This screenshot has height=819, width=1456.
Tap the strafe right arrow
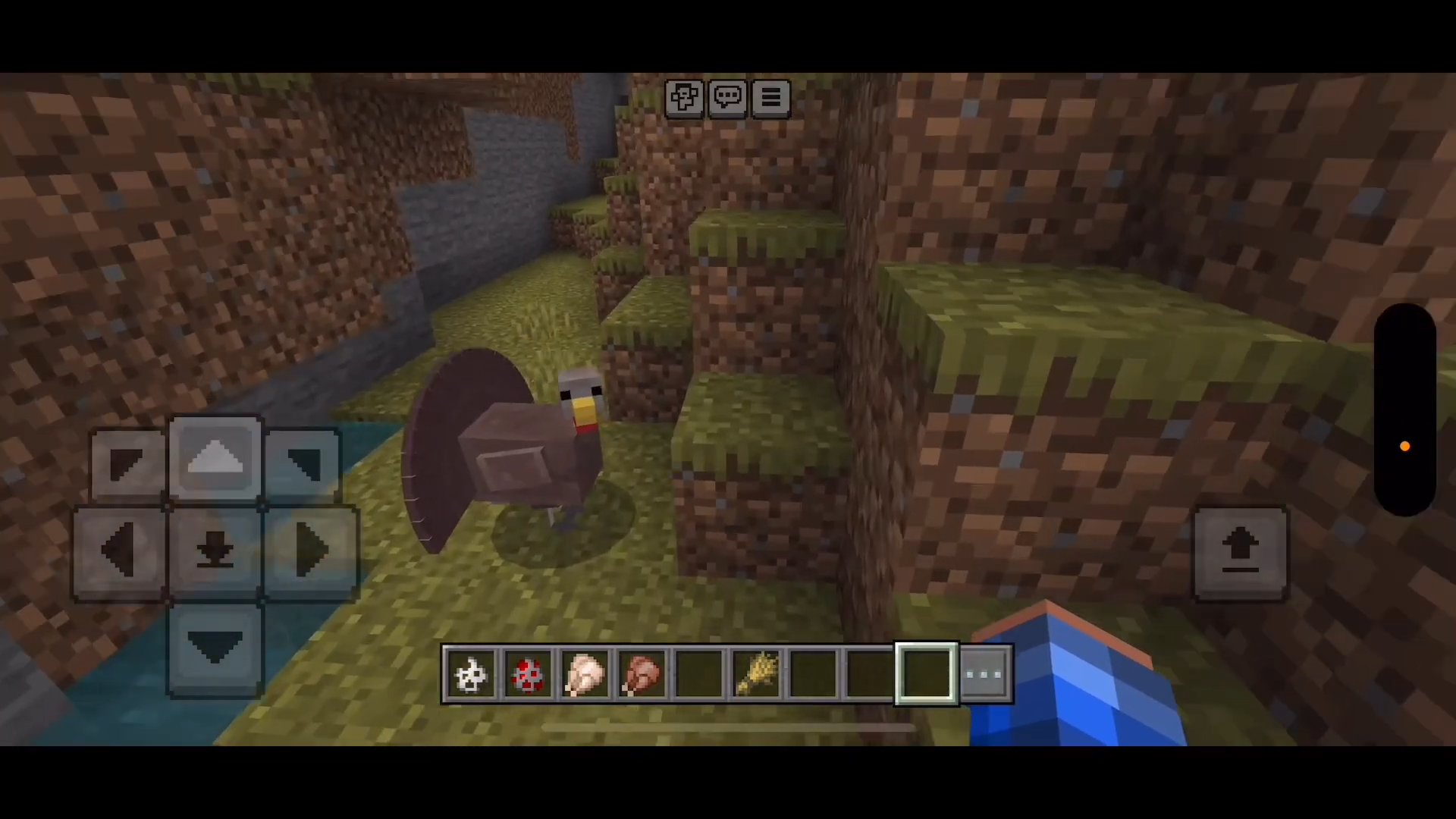pos(311,552)
